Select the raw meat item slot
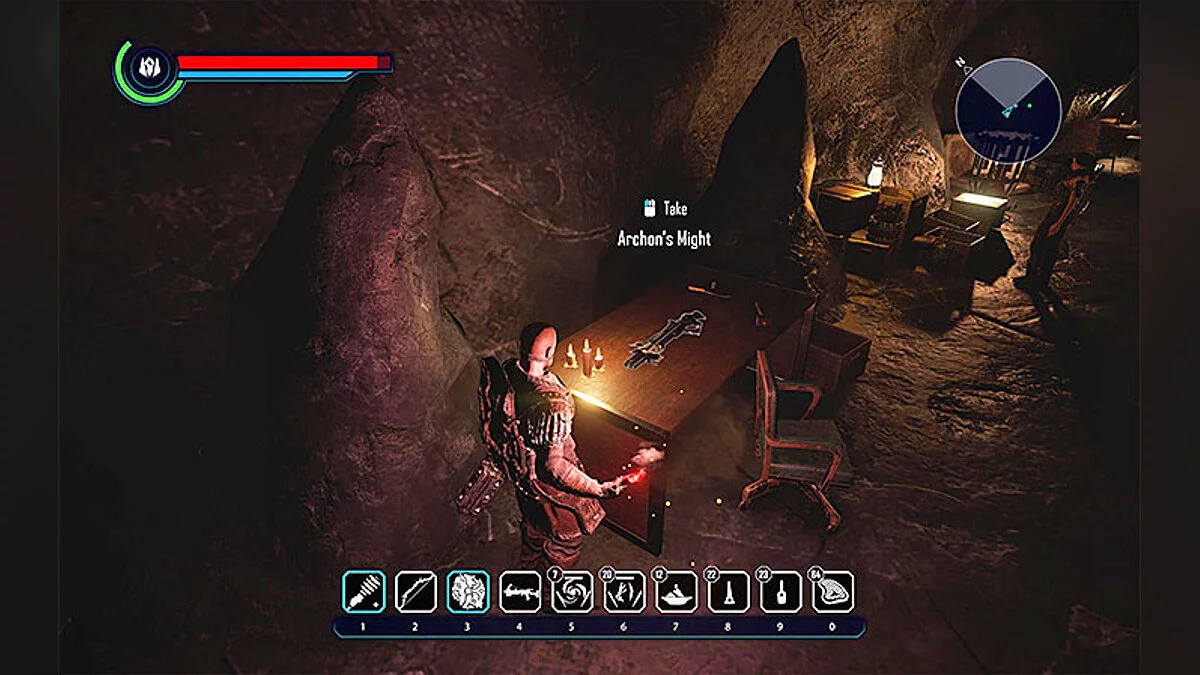Image resolution: width=1200 pixels, height=675 pixels. point(832,592)
